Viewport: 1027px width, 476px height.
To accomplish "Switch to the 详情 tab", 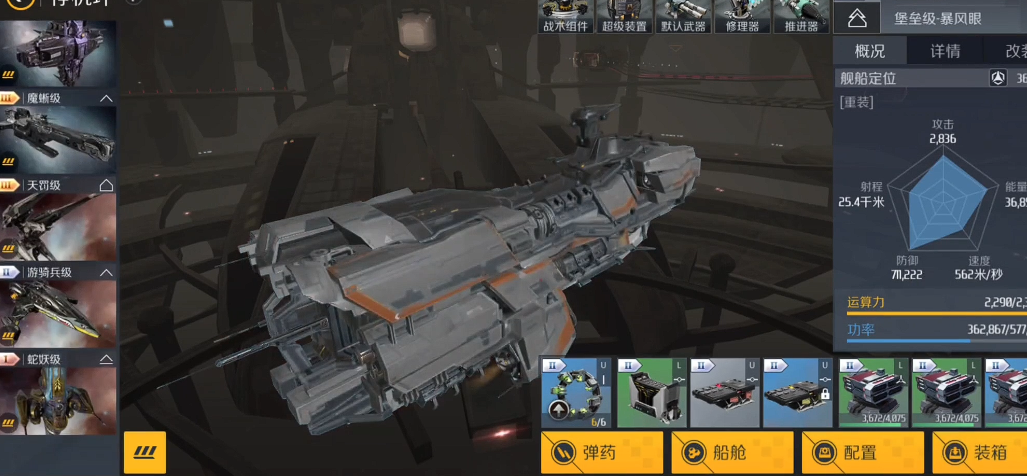I will click(945, 51).
